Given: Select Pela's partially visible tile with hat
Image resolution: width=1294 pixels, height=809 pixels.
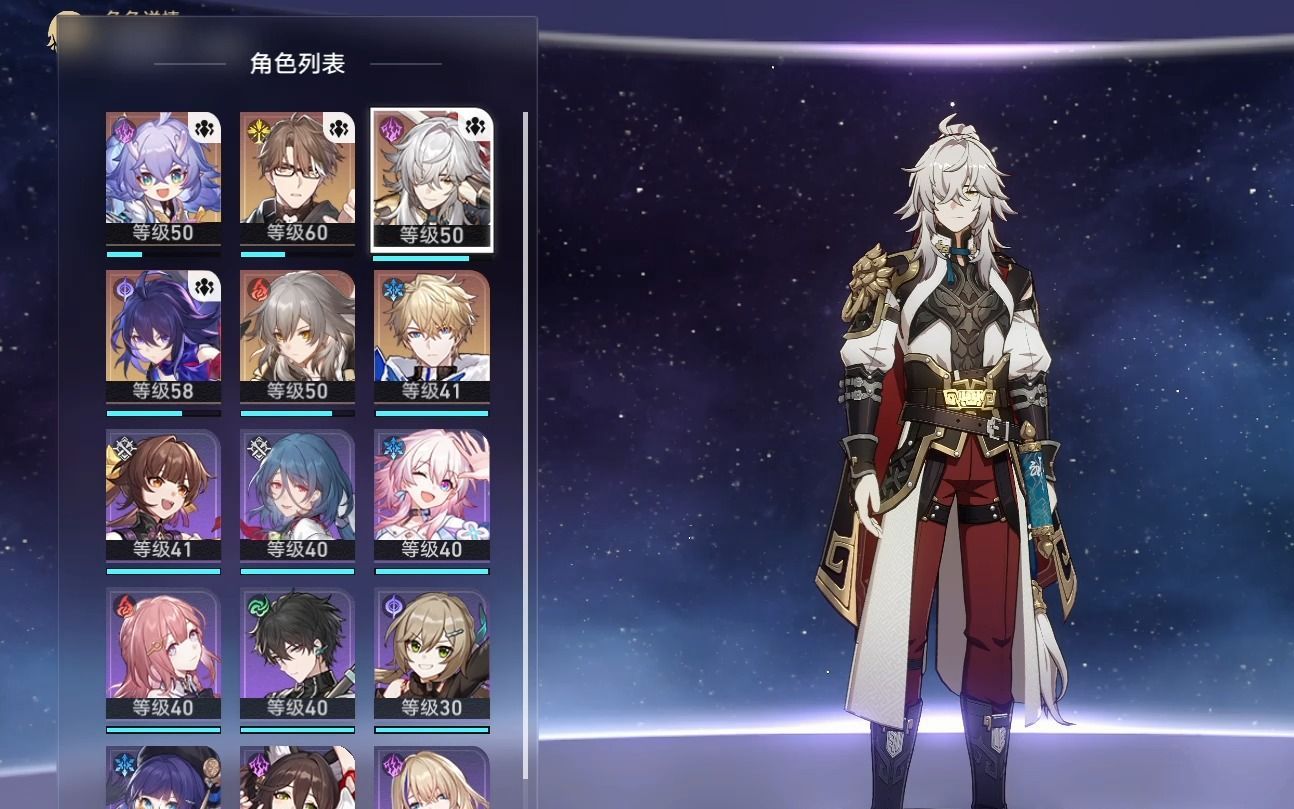Looking at the screenshot, I should pos(163,778).
